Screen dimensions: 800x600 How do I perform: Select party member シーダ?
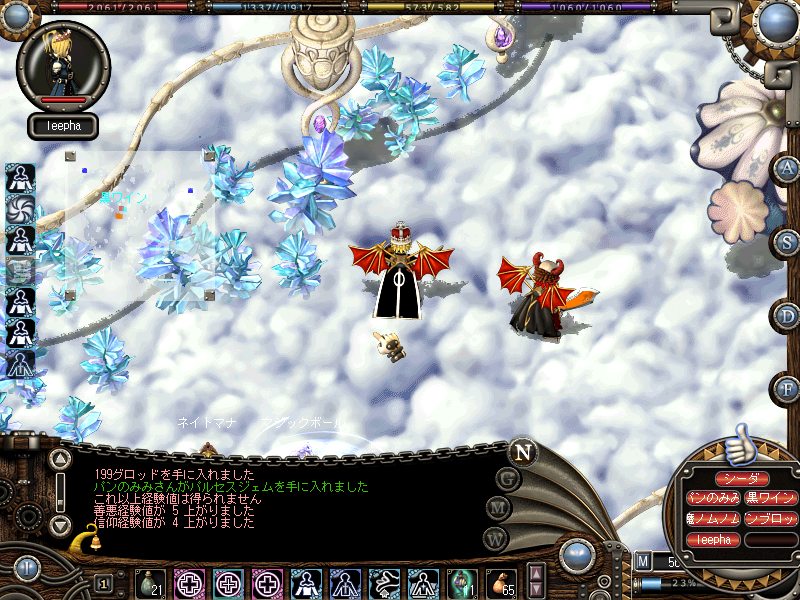pos(741,479)
